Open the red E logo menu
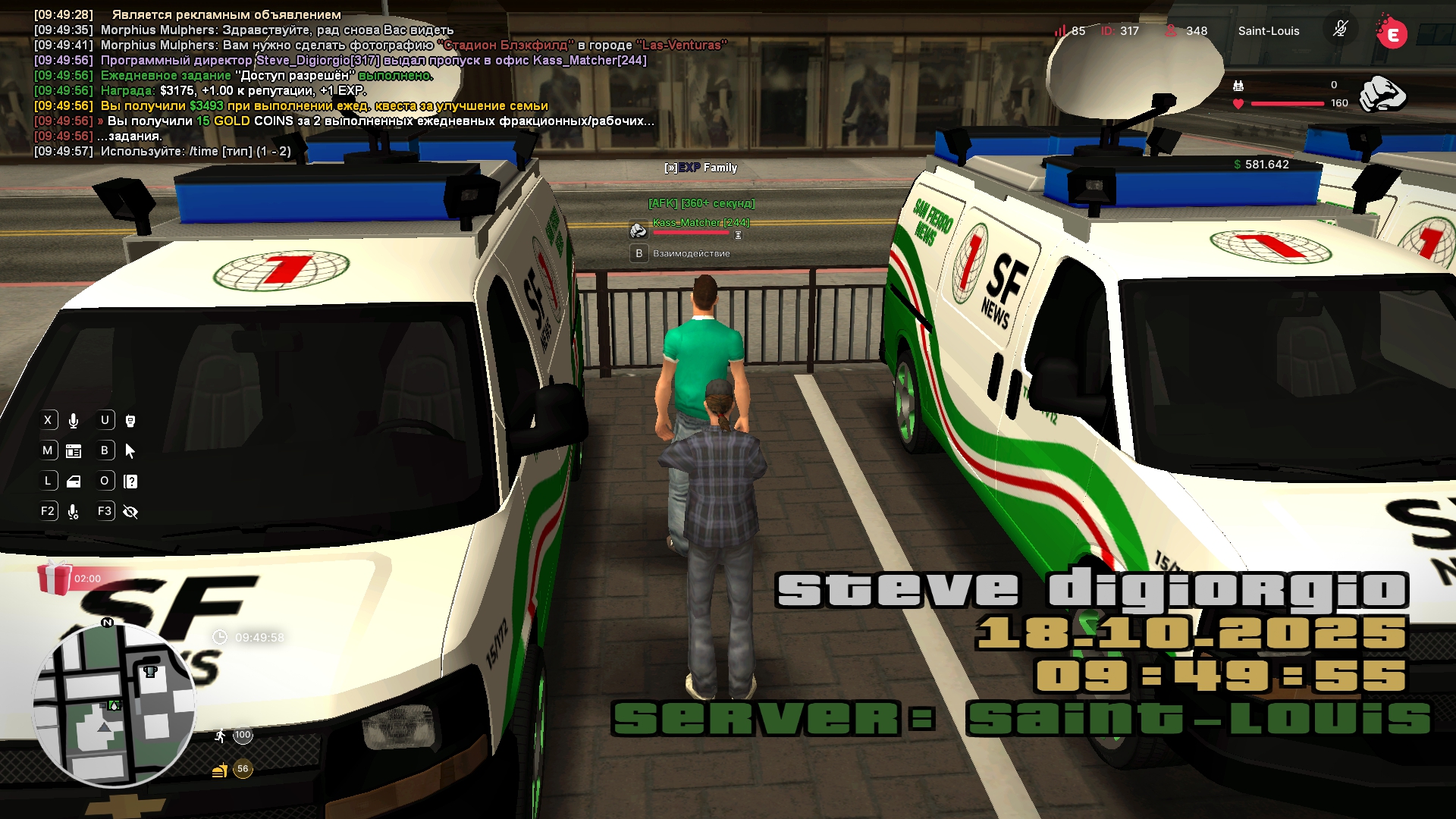Screen dimensions: 1456x819 click(1392, 33)
